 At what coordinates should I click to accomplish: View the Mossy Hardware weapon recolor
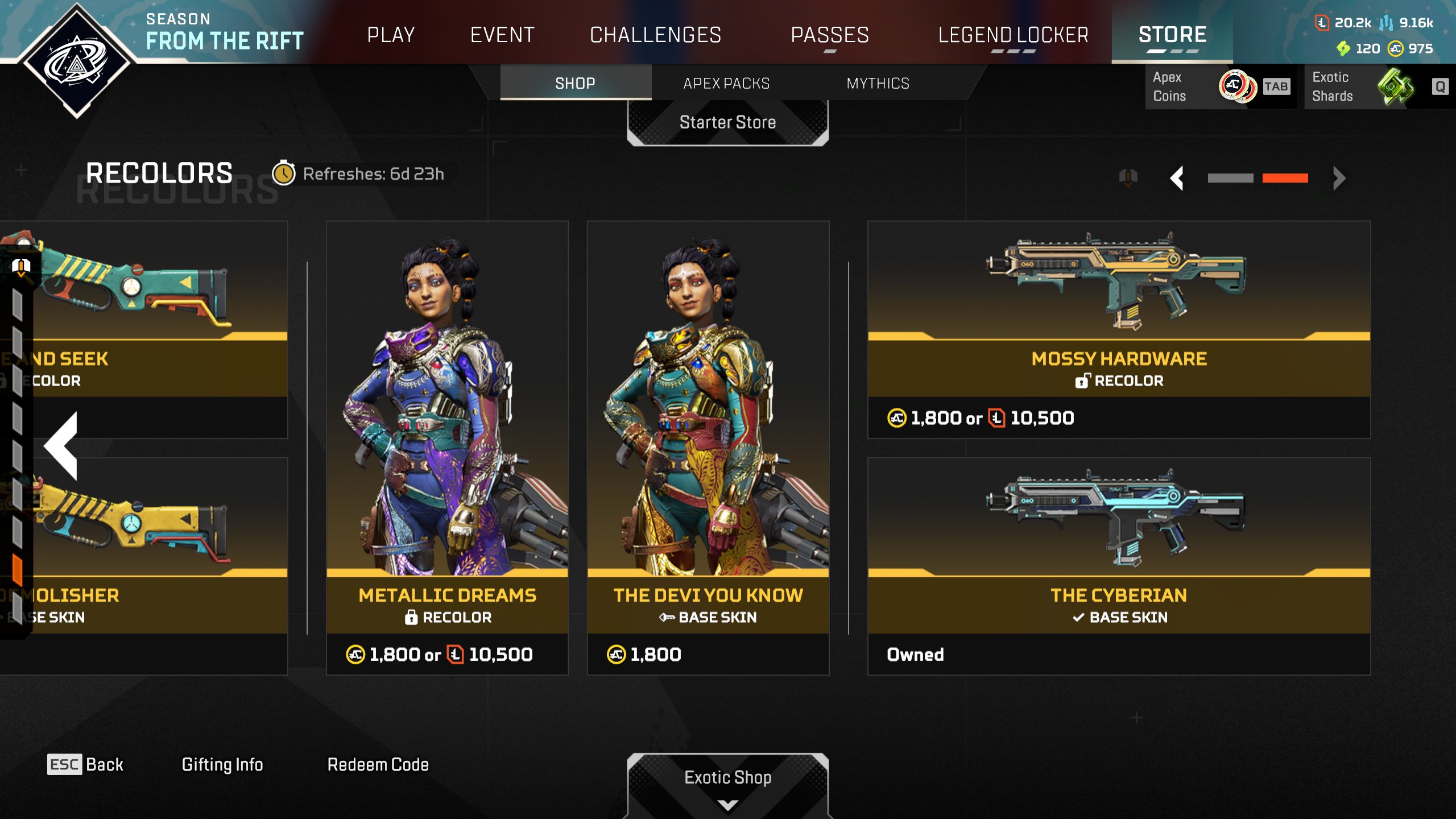(1119, 329)
